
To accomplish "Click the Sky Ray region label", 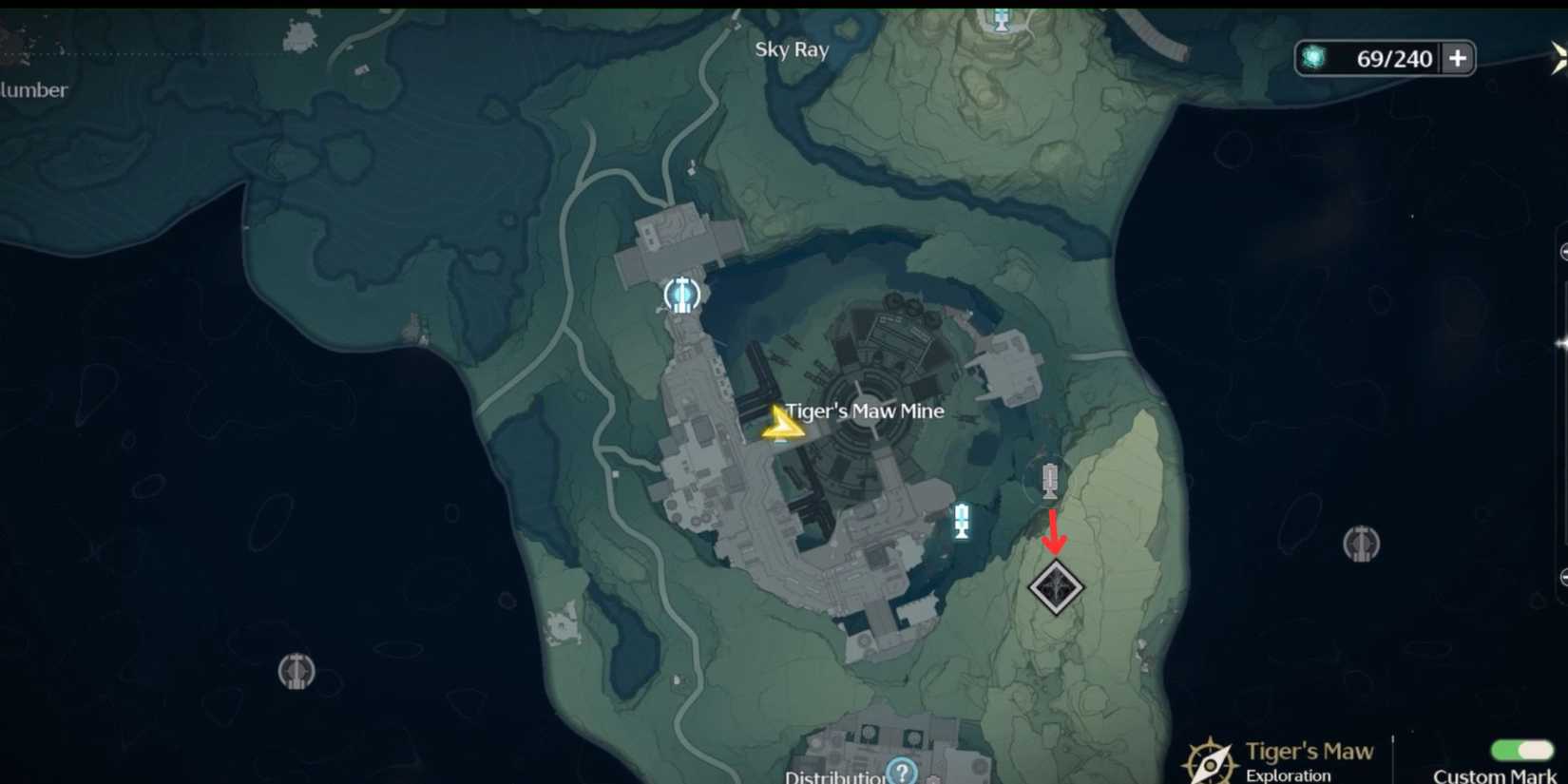I will pyautogui.click(x=793, y=48).
